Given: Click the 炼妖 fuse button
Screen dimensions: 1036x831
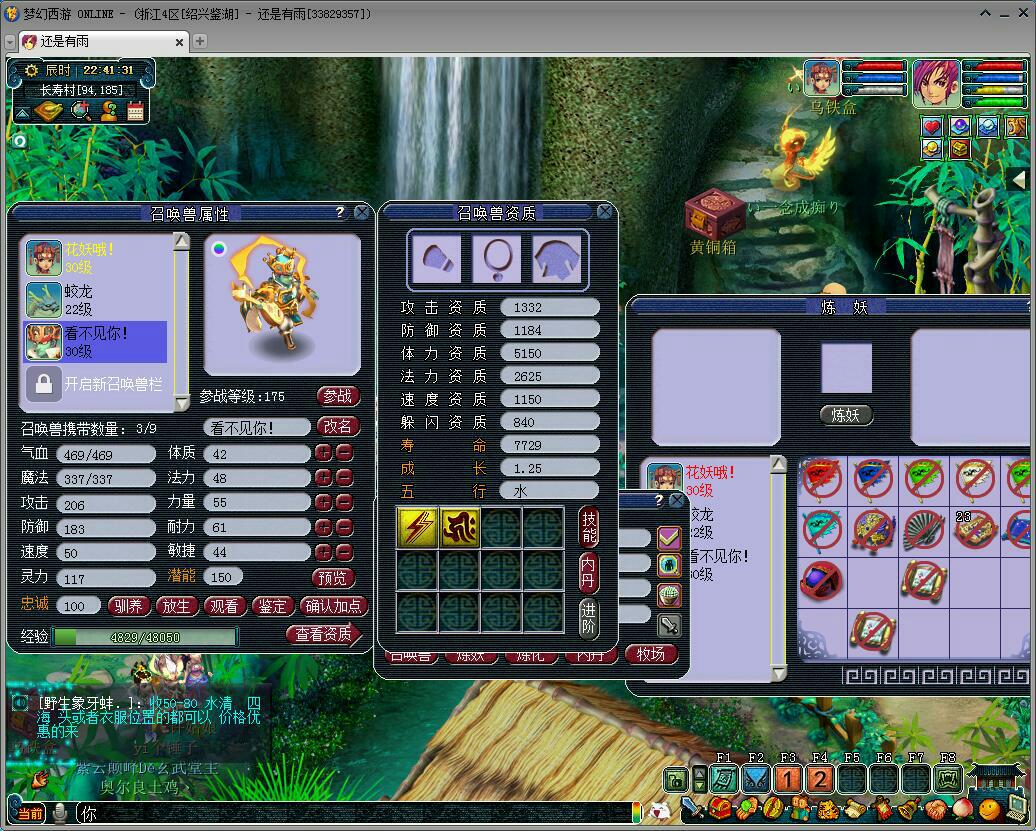Looking at the screenshot, I should (846, 415).
